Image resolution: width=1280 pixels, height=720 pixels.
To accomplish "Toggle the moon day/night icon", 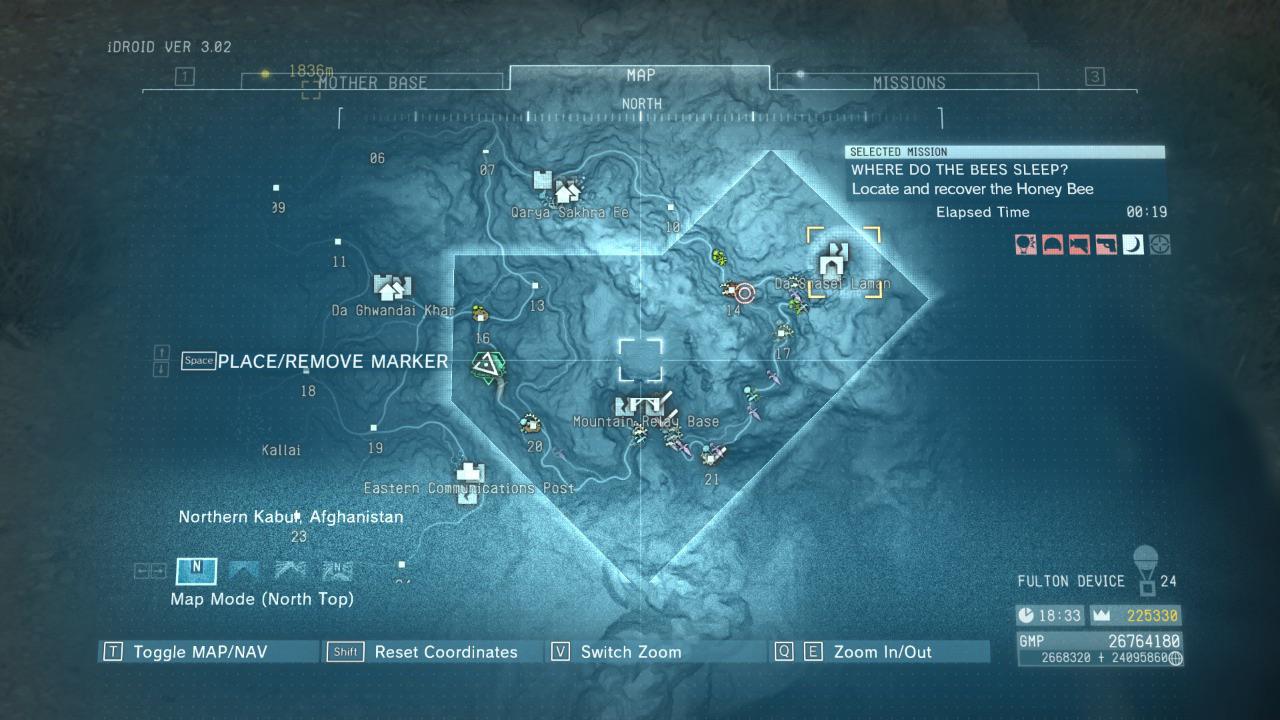I will [1133, 245].
